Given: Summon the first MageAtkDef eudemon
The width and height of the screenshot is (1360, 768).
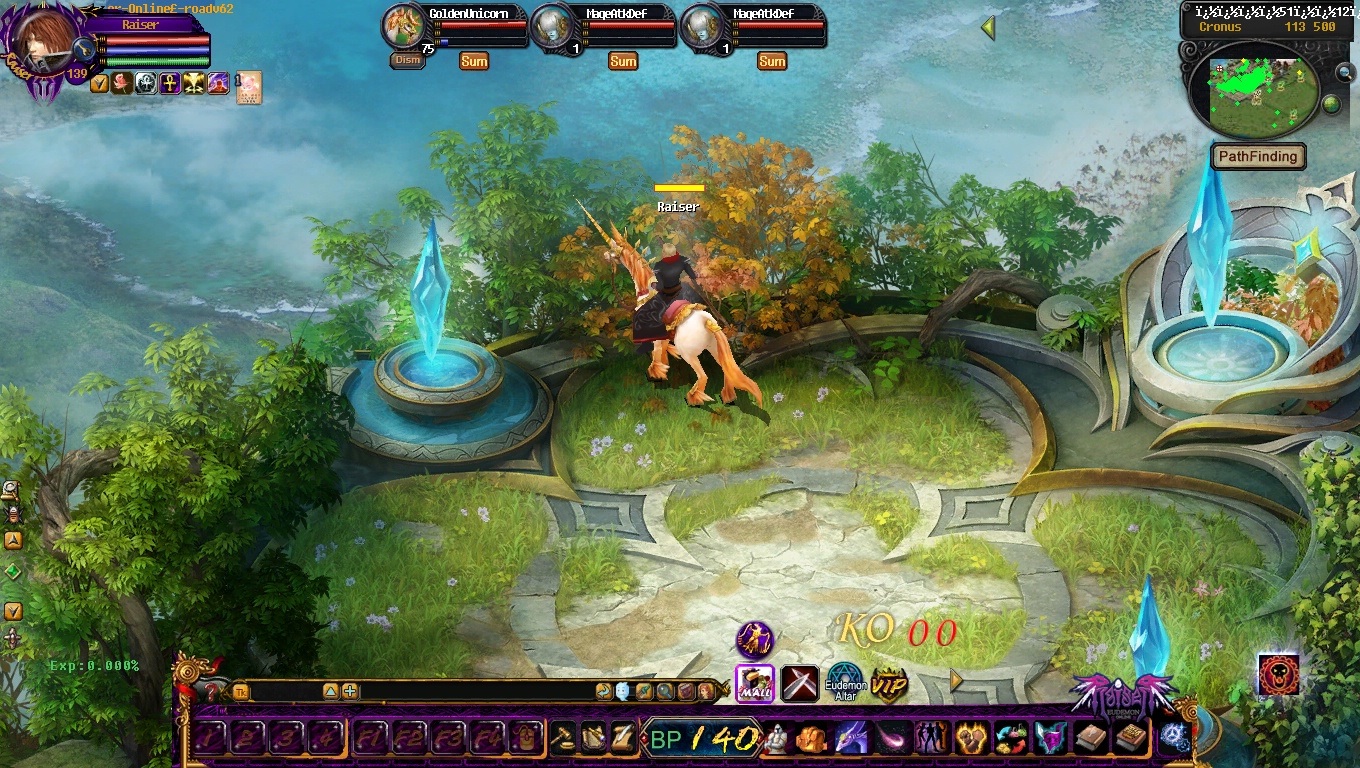Looking at the screenshot, I should [623, 61].
